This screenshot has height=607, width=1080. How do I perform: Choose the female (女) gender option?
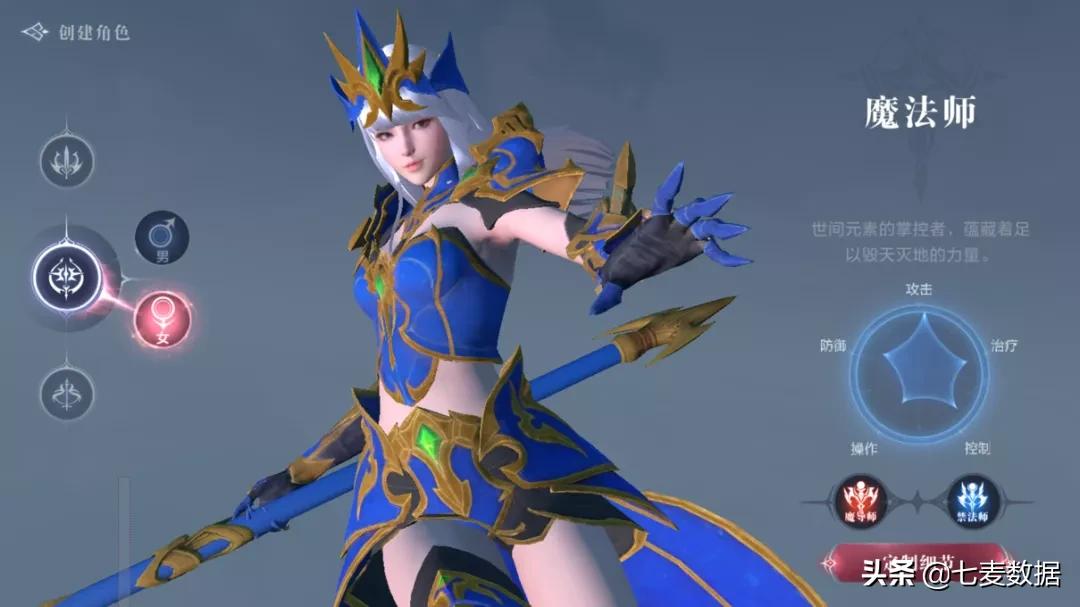click(x=162, y=319)
